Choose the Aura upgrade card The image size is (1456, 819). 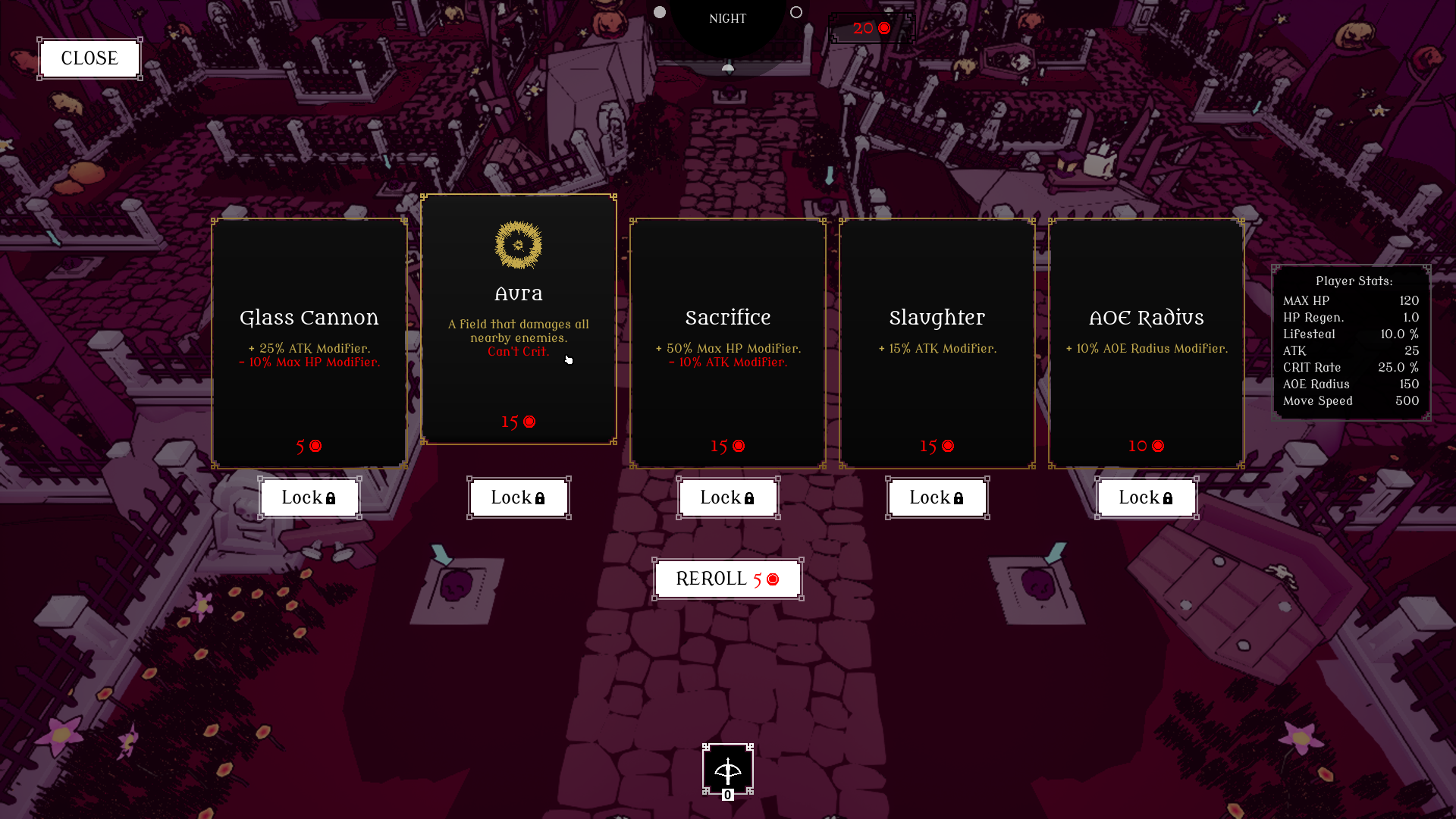tap(519, 318)
